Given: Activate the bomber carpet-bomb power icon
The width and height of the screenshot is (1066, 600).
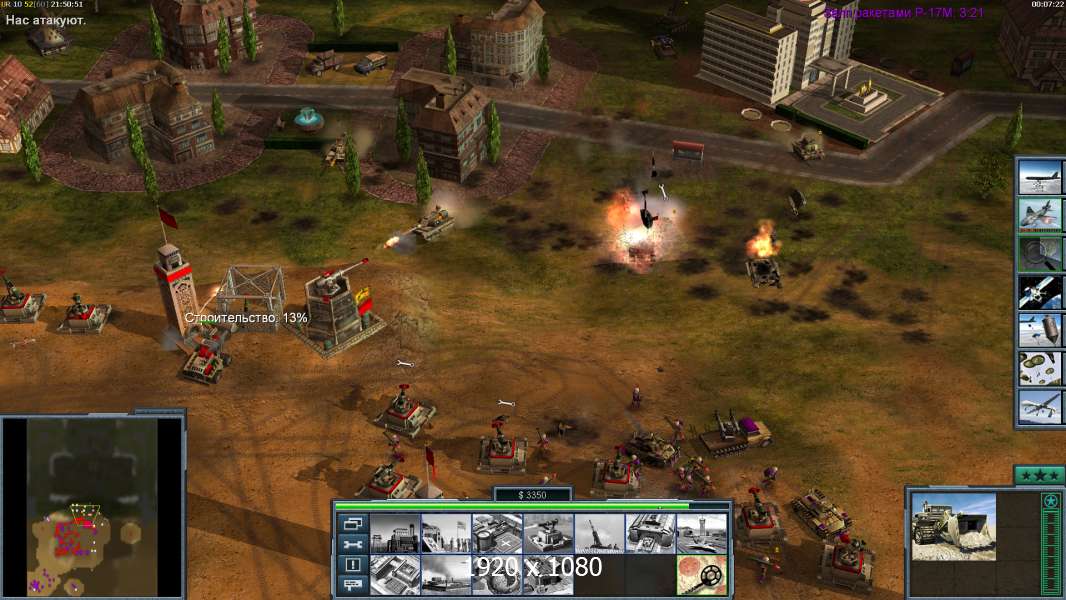Looking at the screenshot, I should pos(1040,178).
